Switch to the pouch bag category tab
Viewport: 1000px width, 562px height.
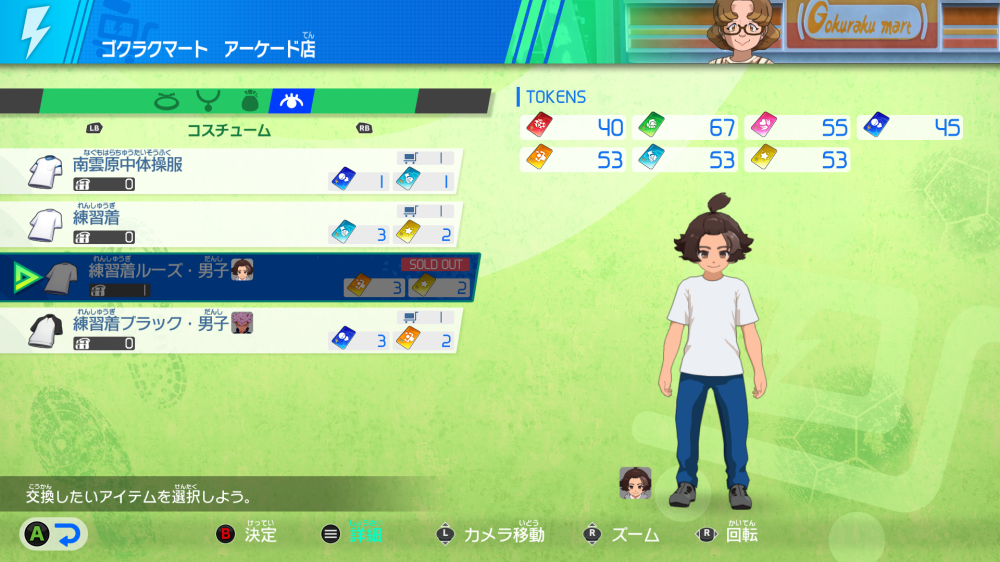[x=250, y=101]
